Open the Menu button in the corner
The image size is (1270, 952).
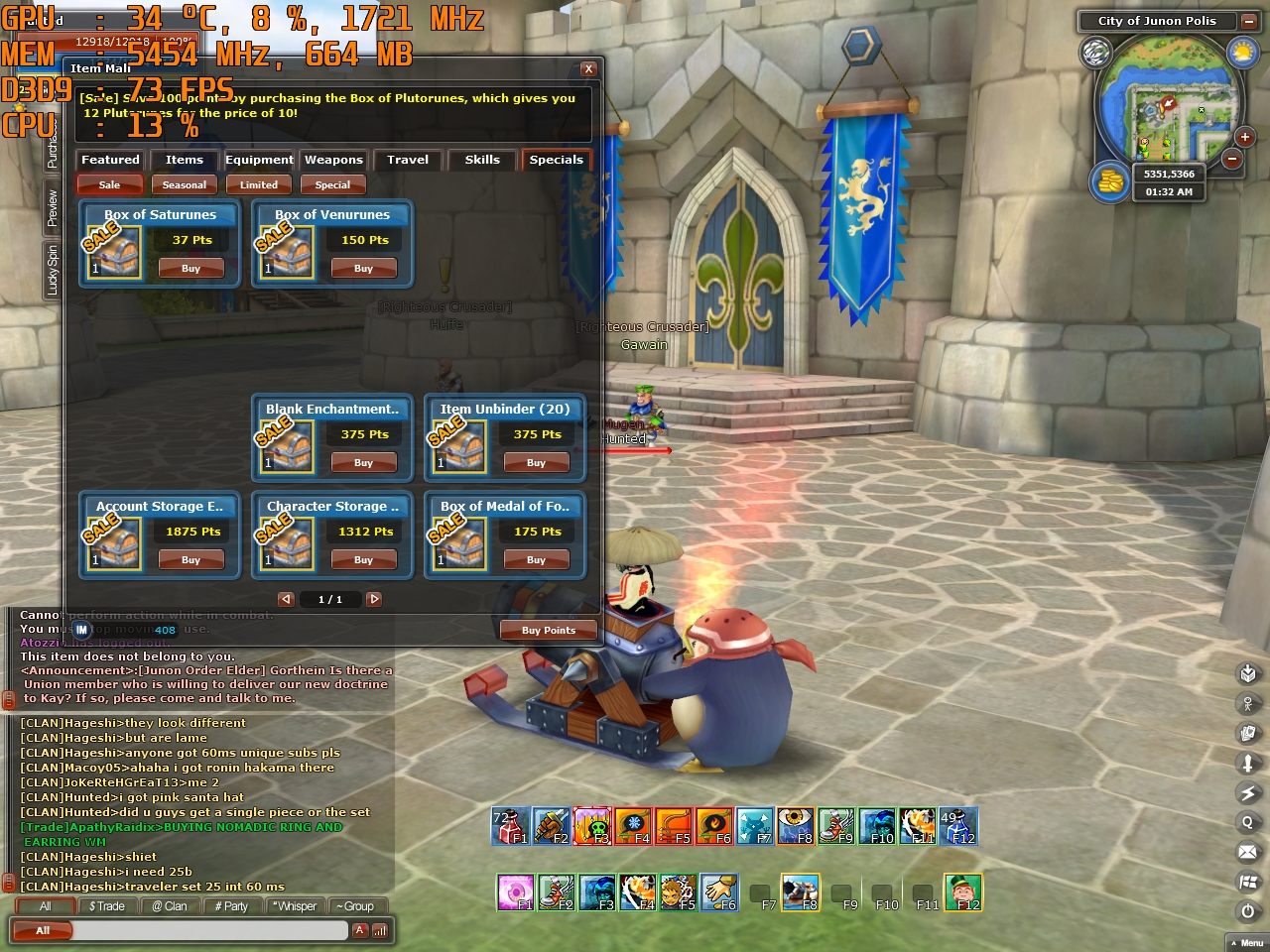coord(1246,943)
